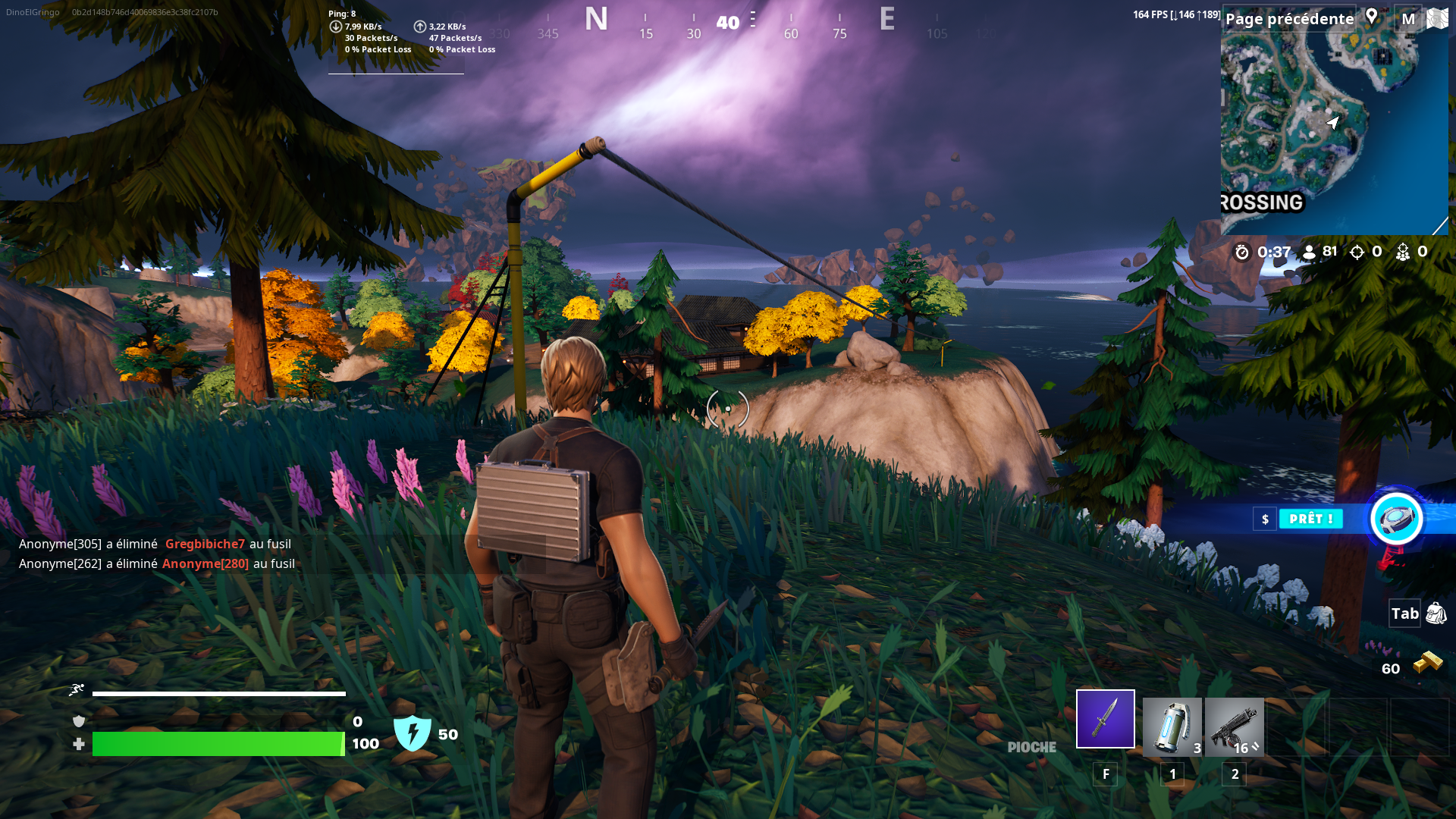The height and width of the screenshot is (819, 1456).
Task: Activate the PRÊT ability button
Action: pyautogui.click(x=1310, y=519)
